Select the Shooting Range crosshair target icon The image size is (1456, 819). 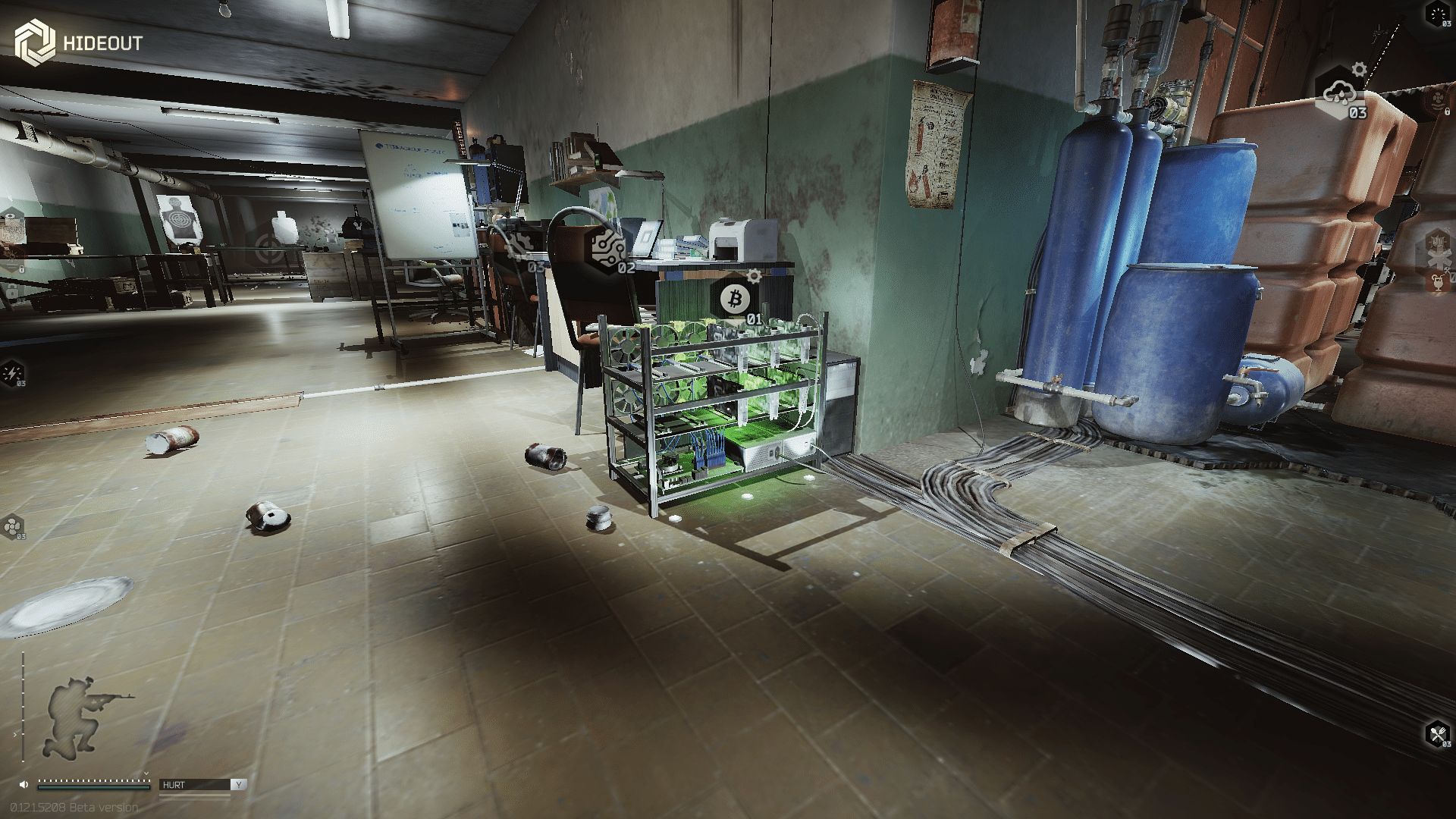[267, 245]
